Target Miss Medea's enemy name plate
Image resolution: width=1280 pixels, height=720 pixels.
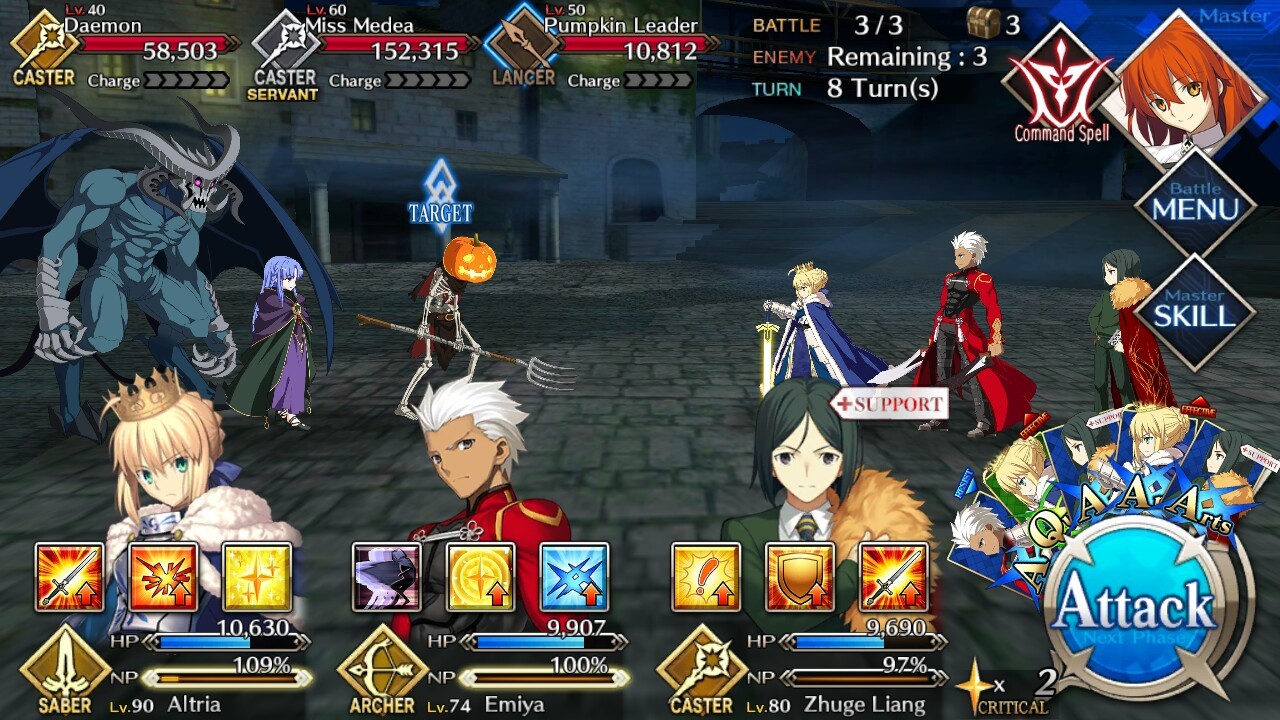tap(368, 45)
